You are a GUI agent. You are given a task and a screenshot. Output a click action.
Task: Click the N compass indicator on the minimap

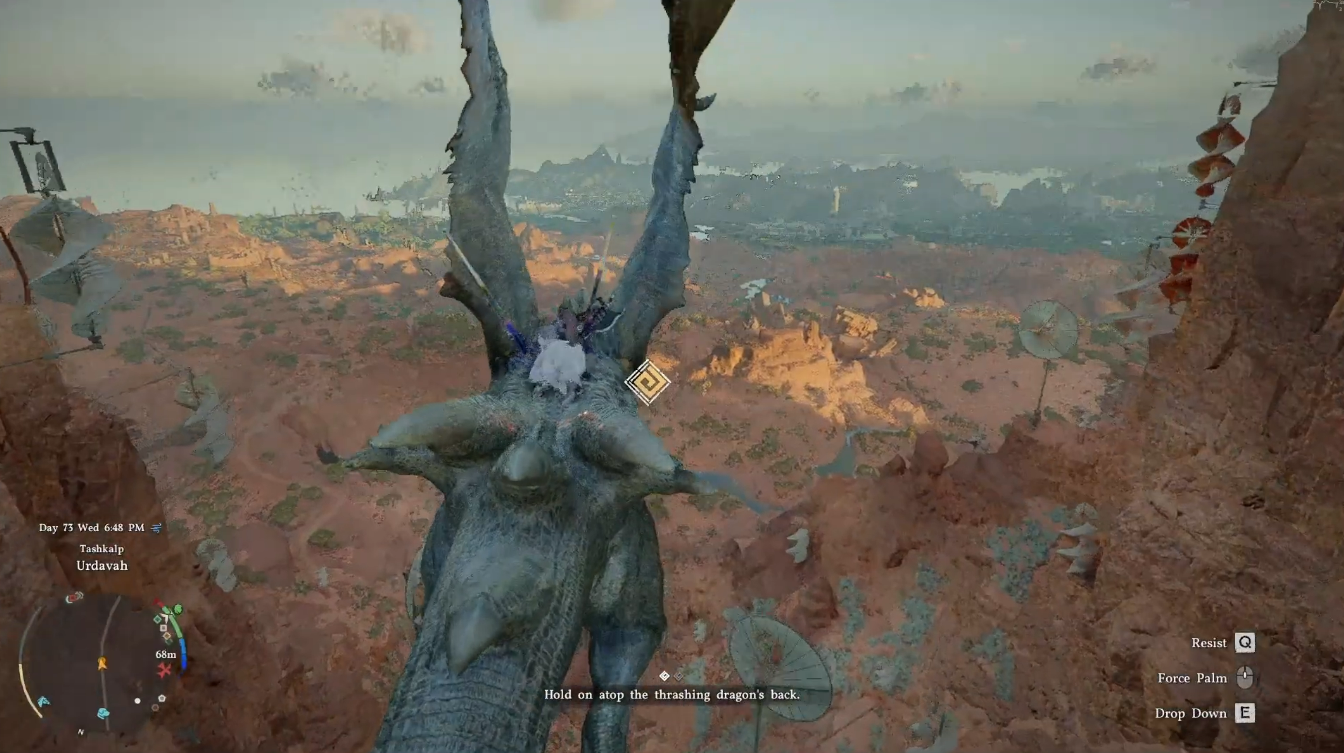point(80,732)
